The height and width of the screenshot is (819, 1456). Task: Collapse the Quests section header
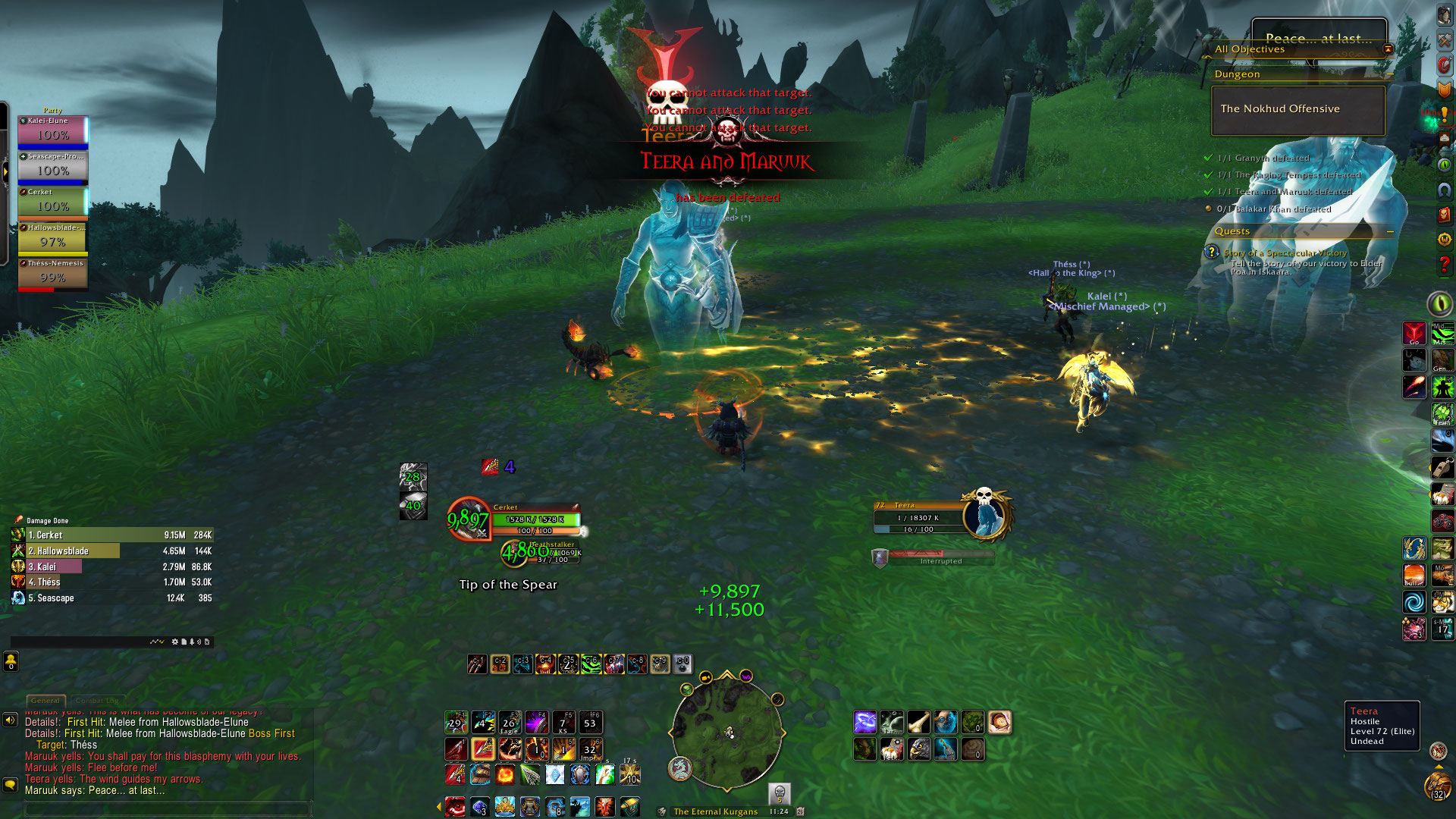1390,231
